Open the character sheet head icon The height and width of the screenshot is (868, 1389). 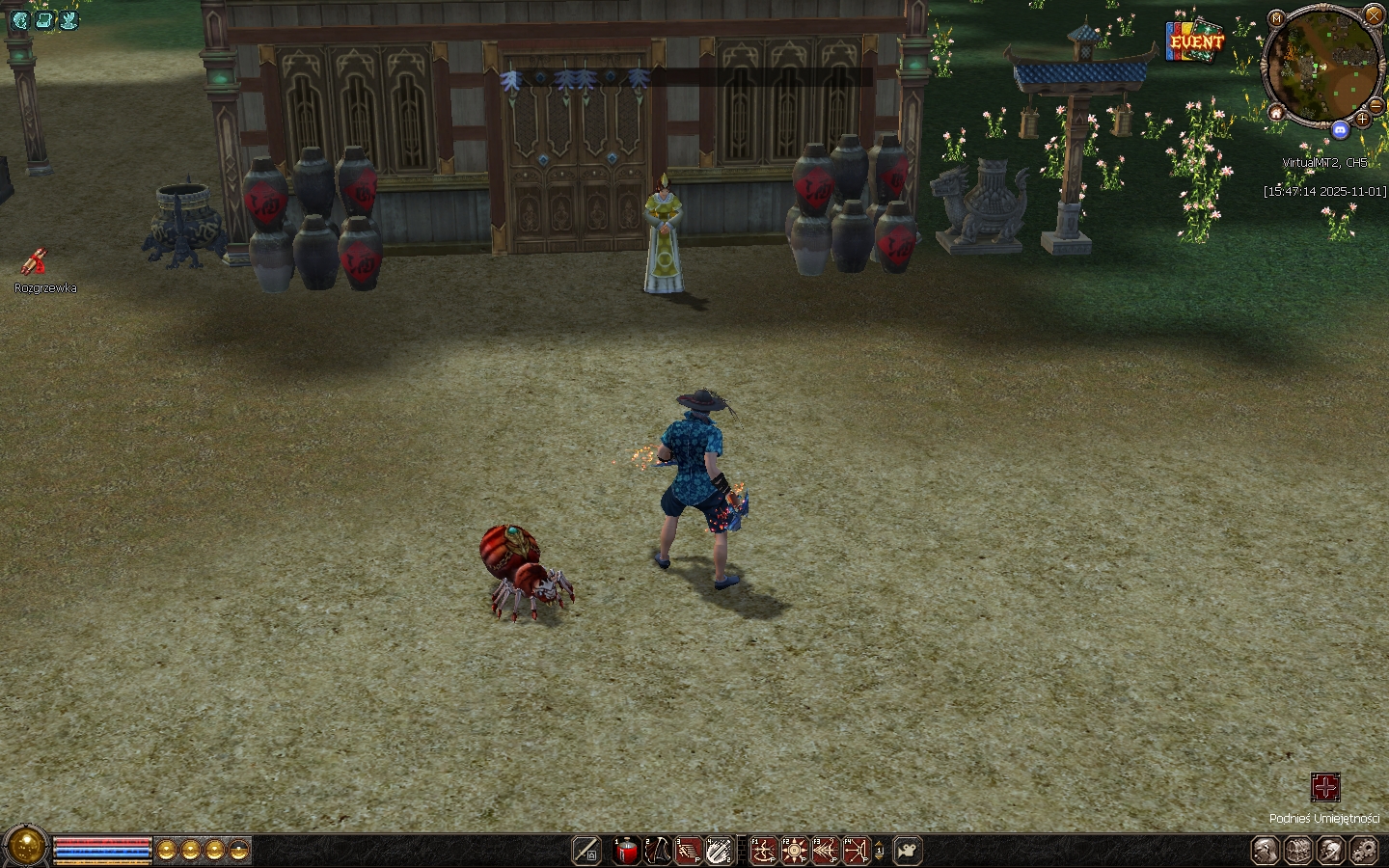pyautogui.click(x=1266, y=851)
